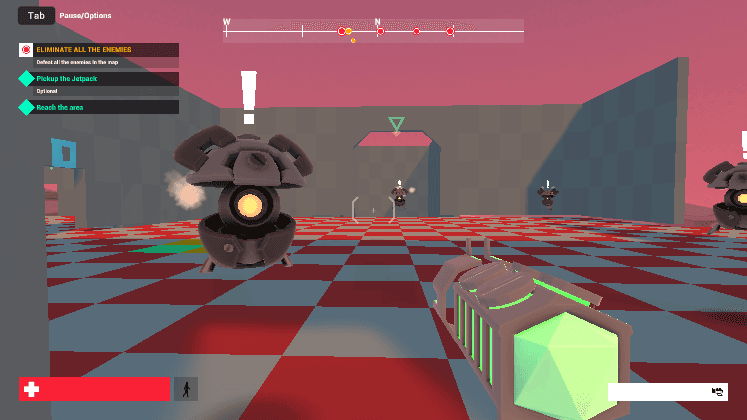
Task: Click the compass bar at the top
Action: (x=373, y=31)
